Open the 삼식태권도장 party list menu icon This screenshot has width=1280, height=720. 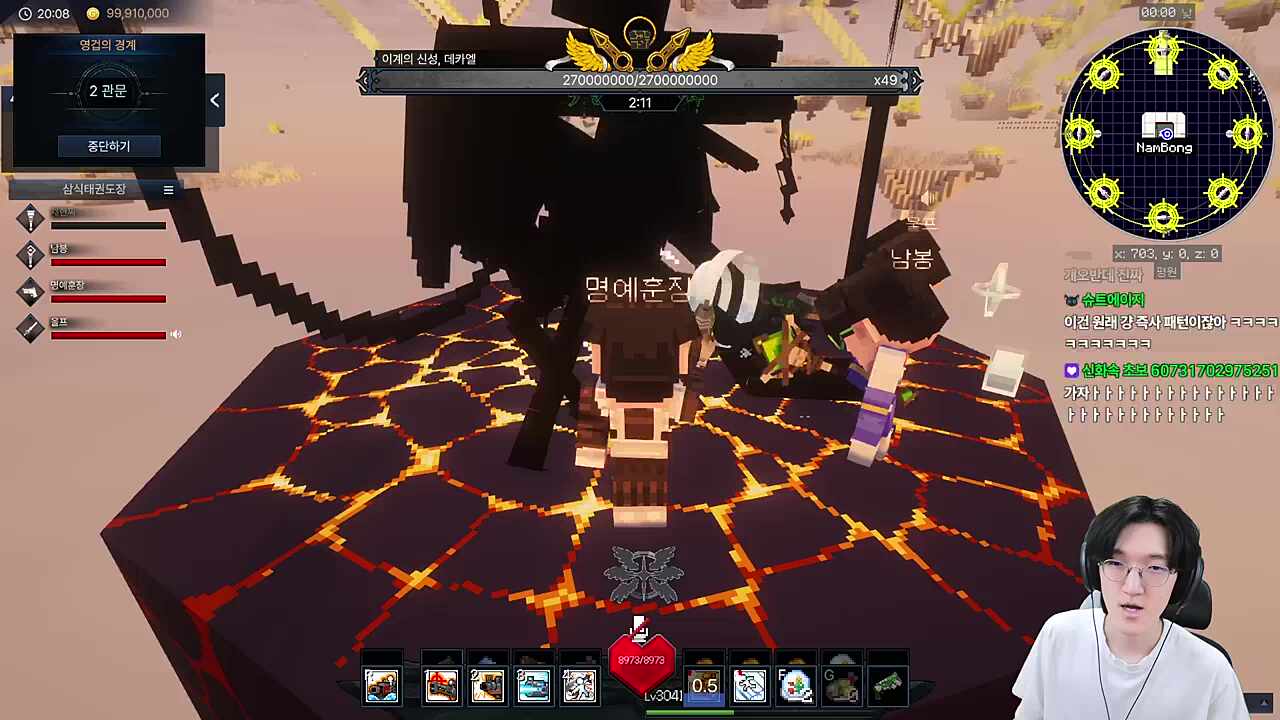[168, 190]
